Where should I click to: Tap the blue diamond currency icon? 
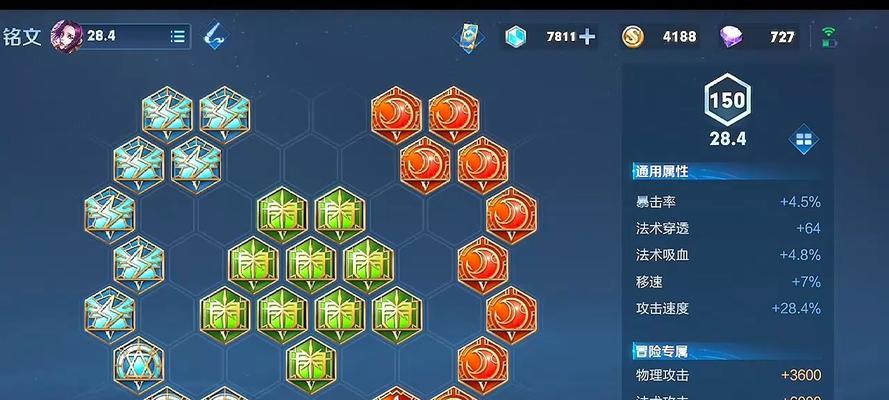(x=516, y=37)
